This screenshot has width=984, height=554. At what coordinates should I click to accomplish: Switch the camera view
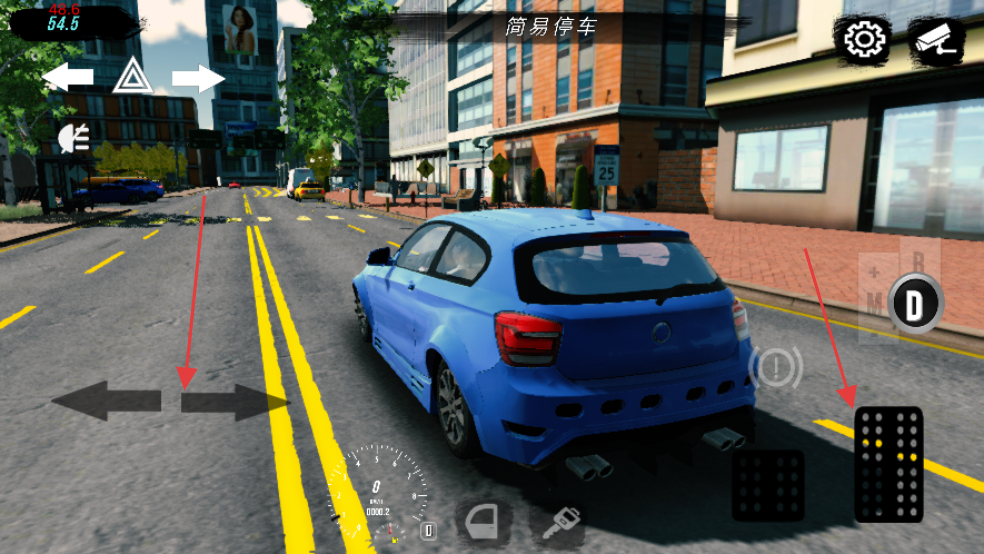pos(936,39)
